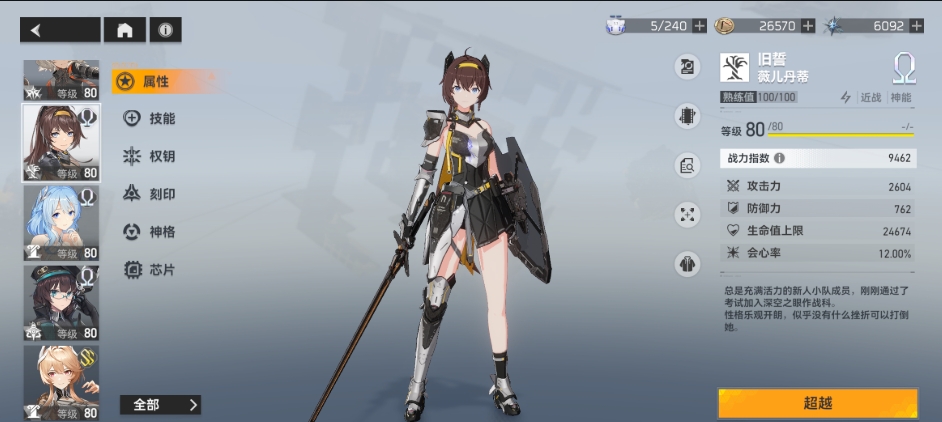Screen dimensions: 942x422
Task: Switch to the 刻印 tab
Action: click(150, 194)
